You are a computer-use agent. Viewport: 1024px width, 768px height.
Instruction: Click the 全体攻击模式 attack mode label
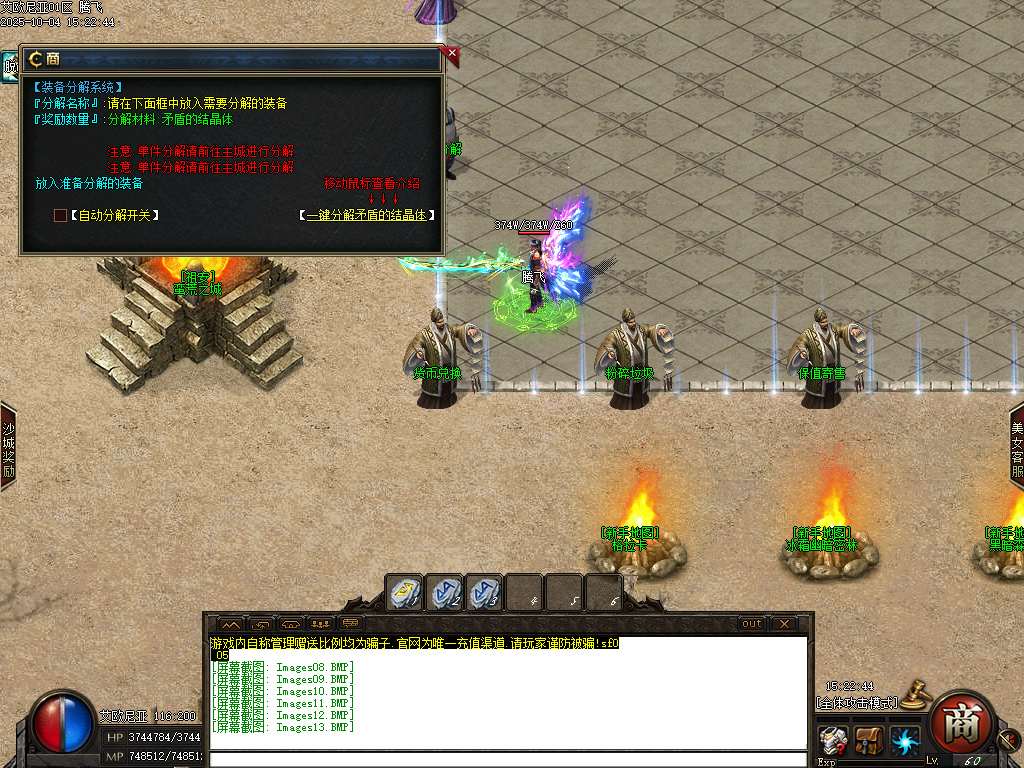[857, 702]
